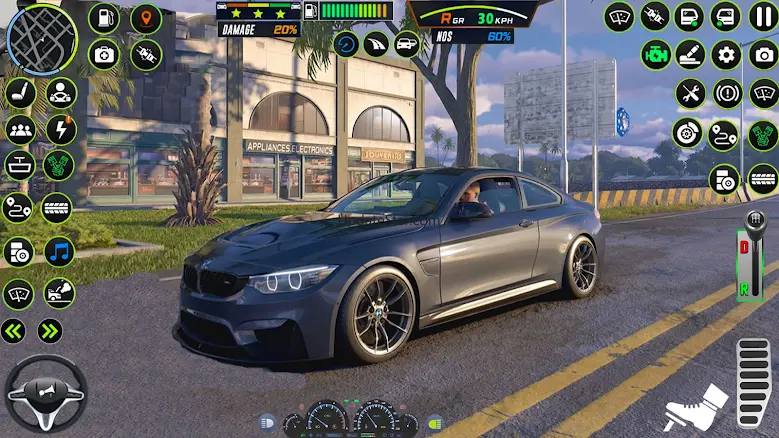Choose the driver steering wheel icon
The width and height of the screenshot is (779, 438).
pyautogui.click(x=61, y=93)
